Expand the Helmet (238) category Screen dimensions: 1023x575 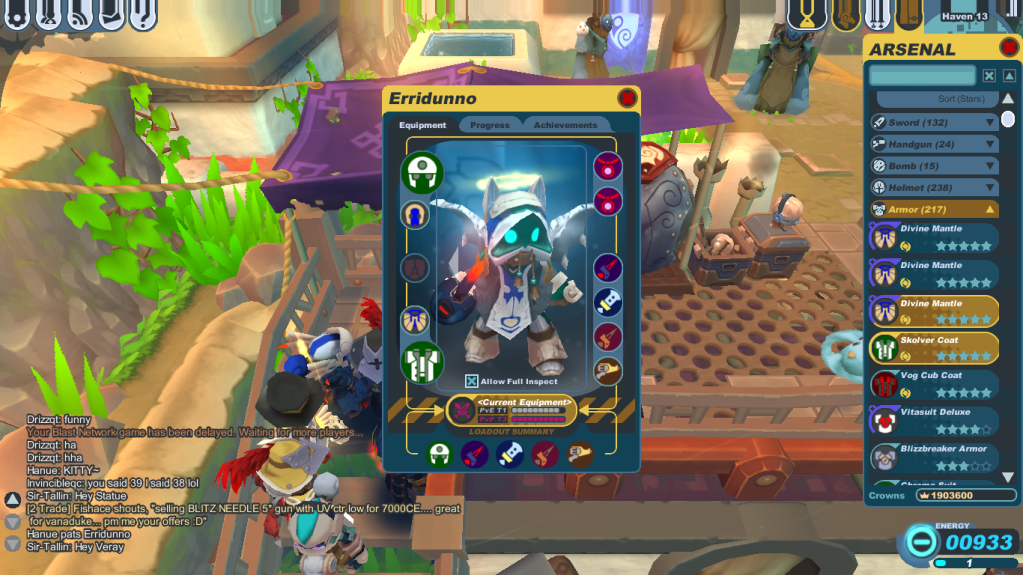934,187
